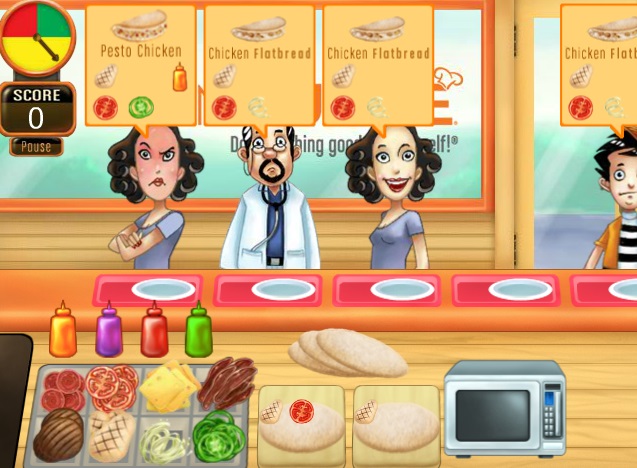
Task: Add sliced onions from the tray
Action: tap(164, 441)
